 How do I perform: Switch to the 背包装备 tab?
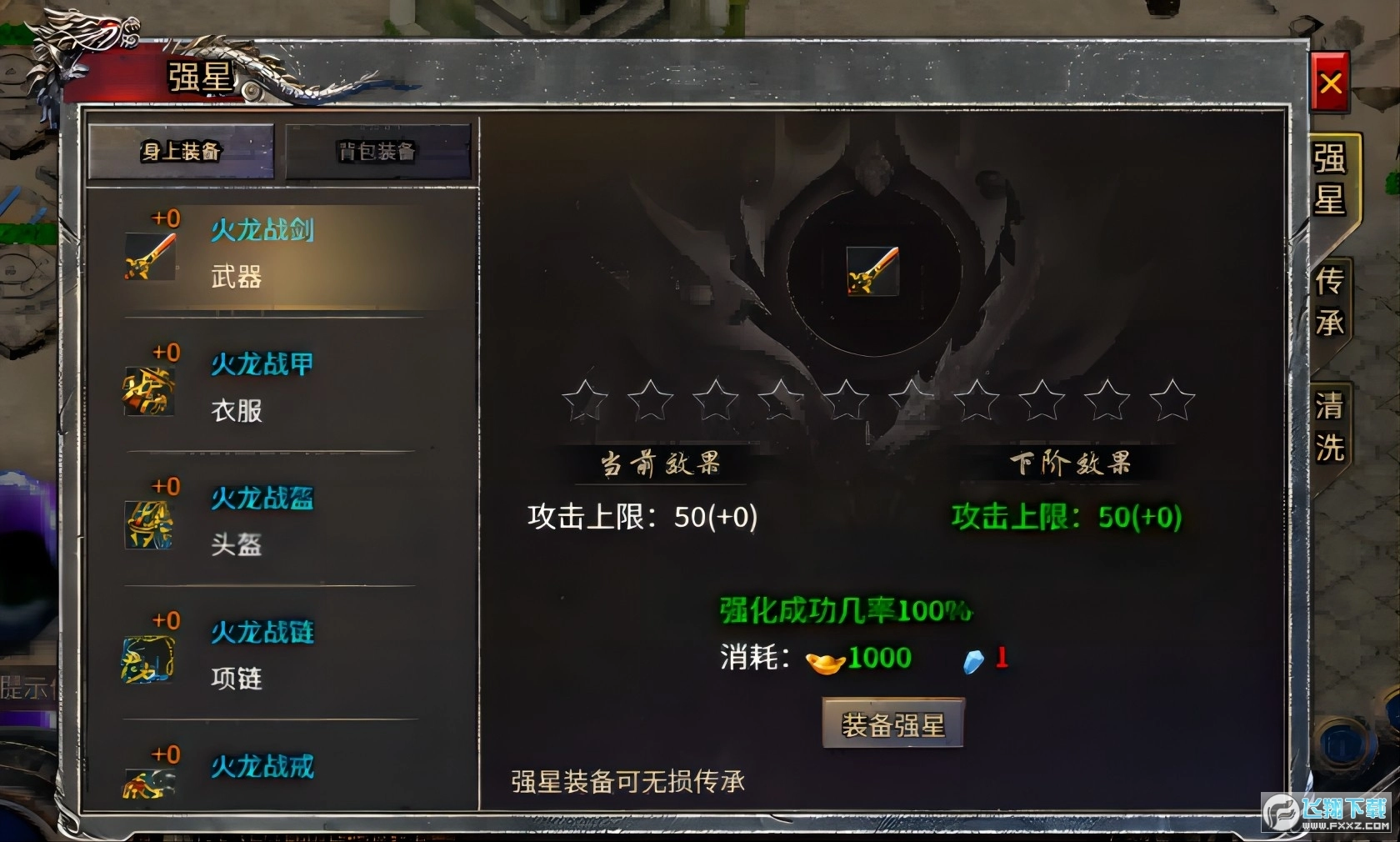pyautogui.click(x=377, y=153)
